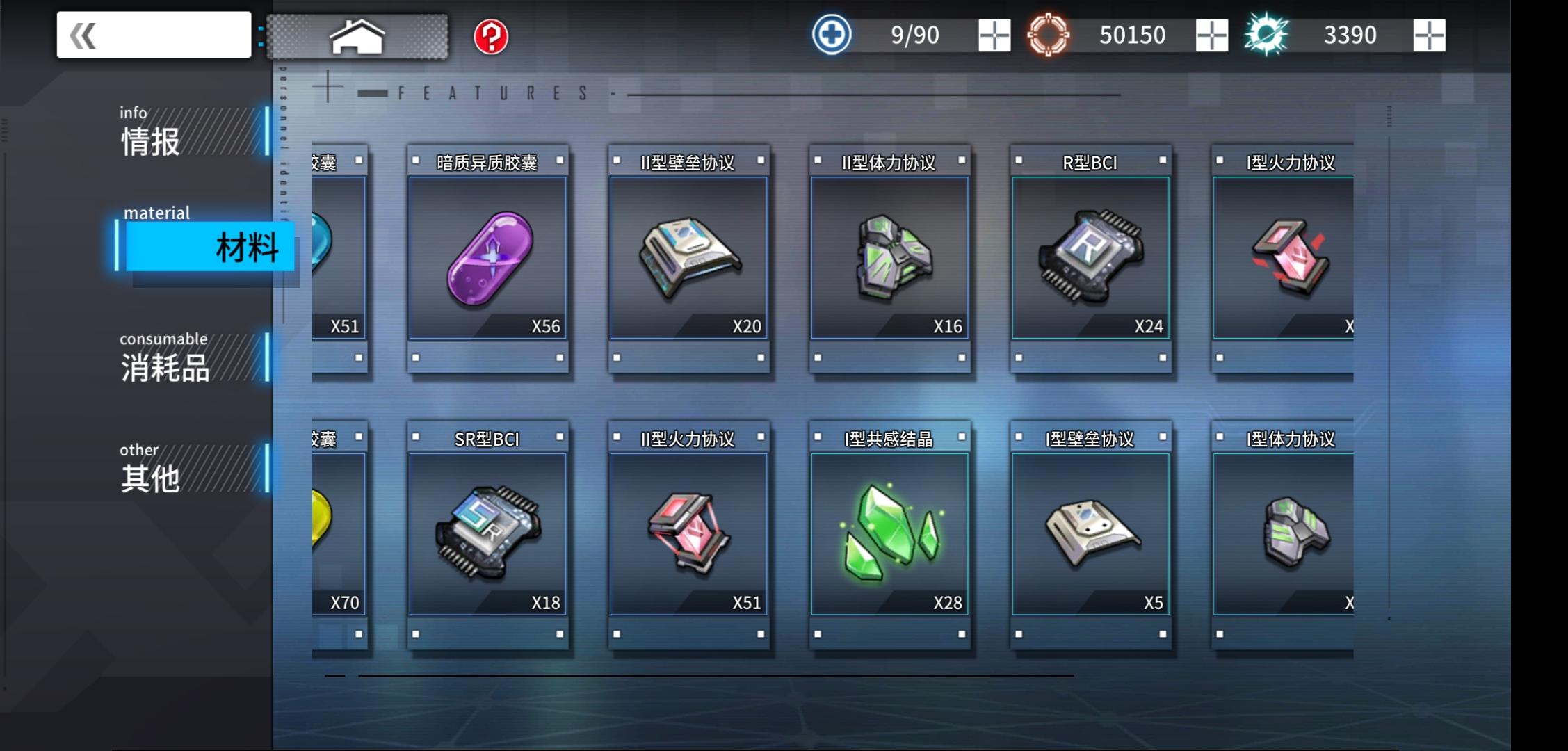
Task: Tap the I型壁垒协议 item showing X5
Action: click(x=1090, y=535)
